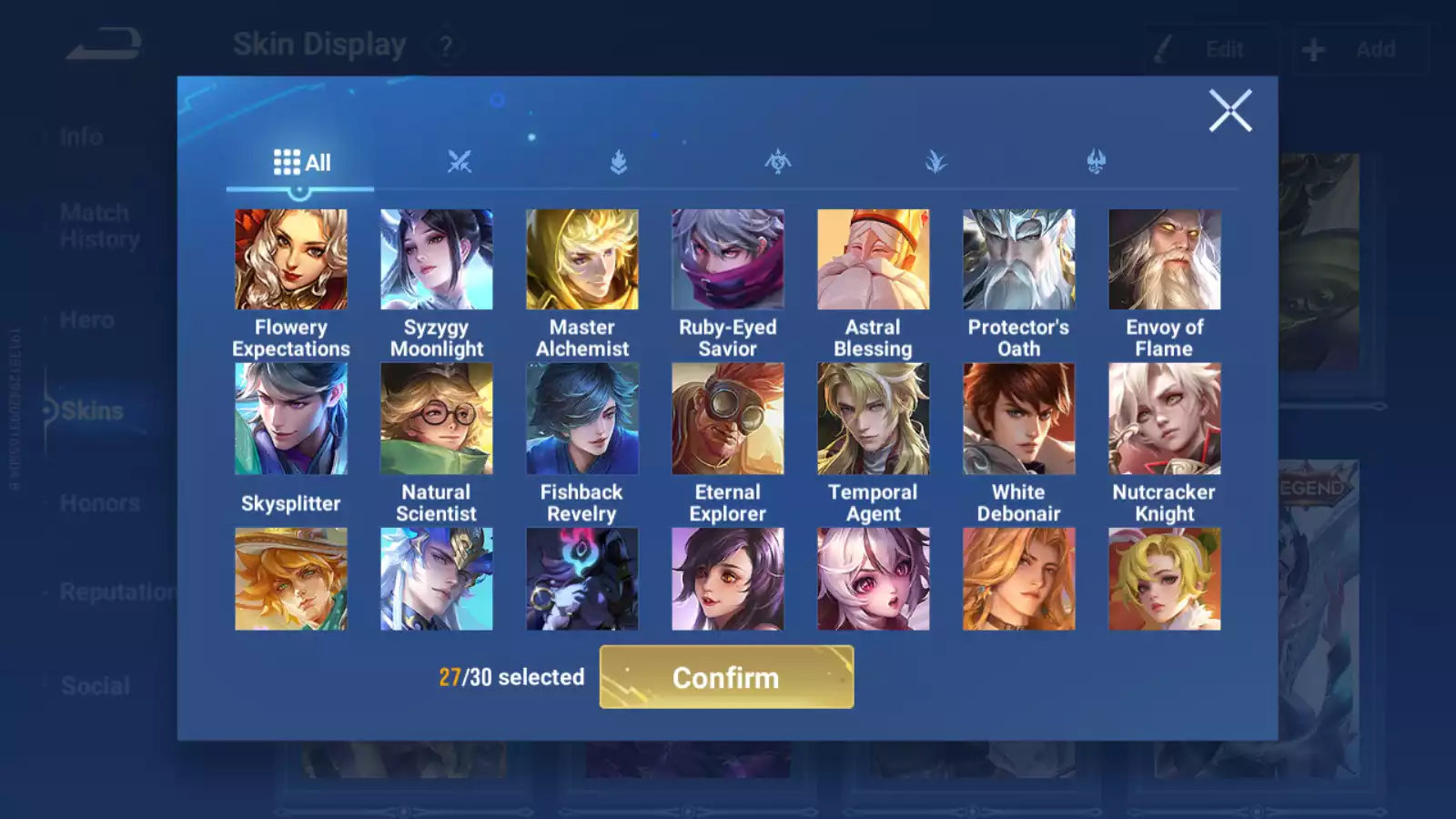This screenshot has height=819, width=1456.
Task: Choose the Astral Blessing skin
Action: click(x=874, y=260)
